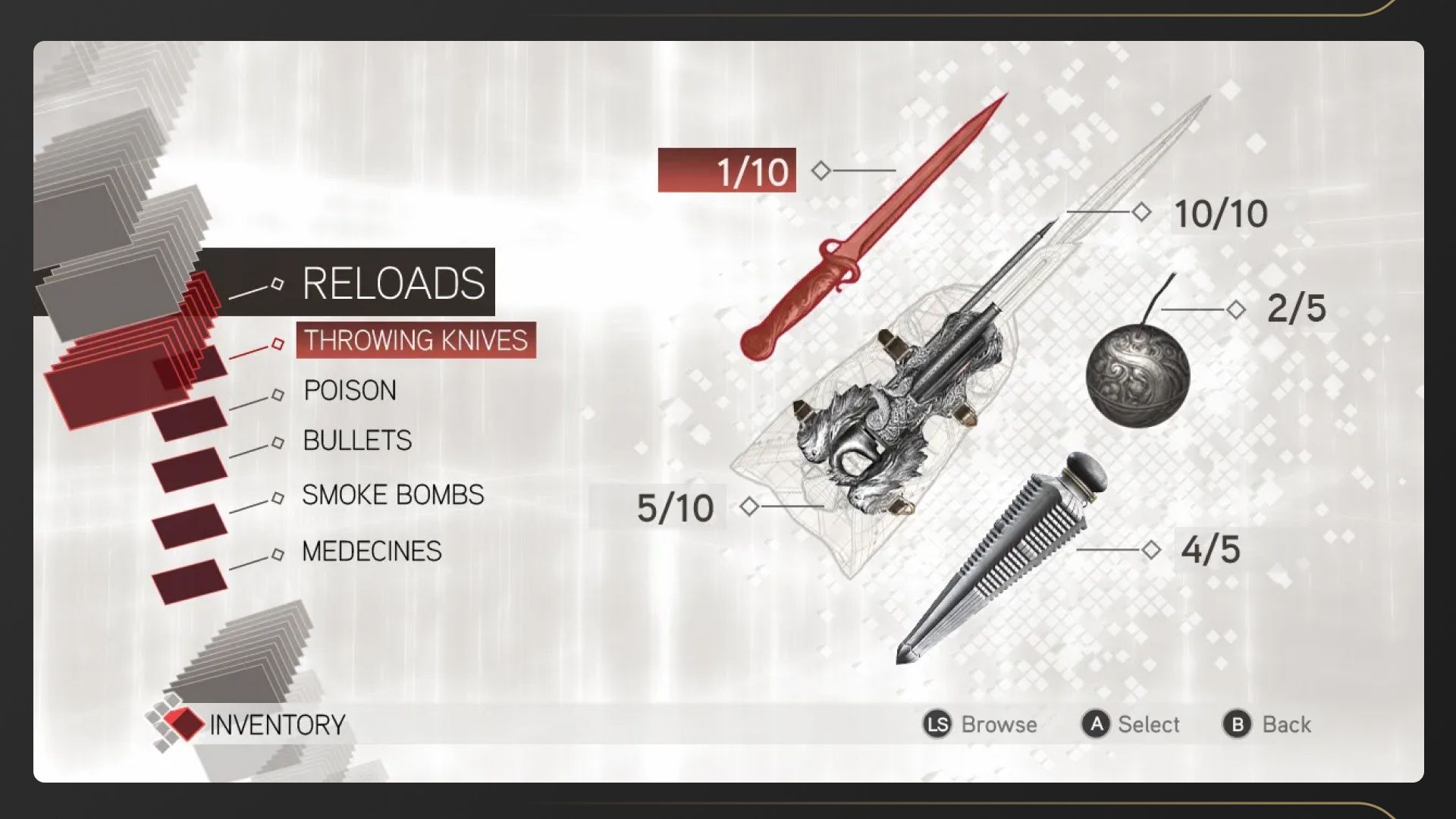Click the Inventory label at bottom
Screen dimensions: 1456x819
coord(277,725)
